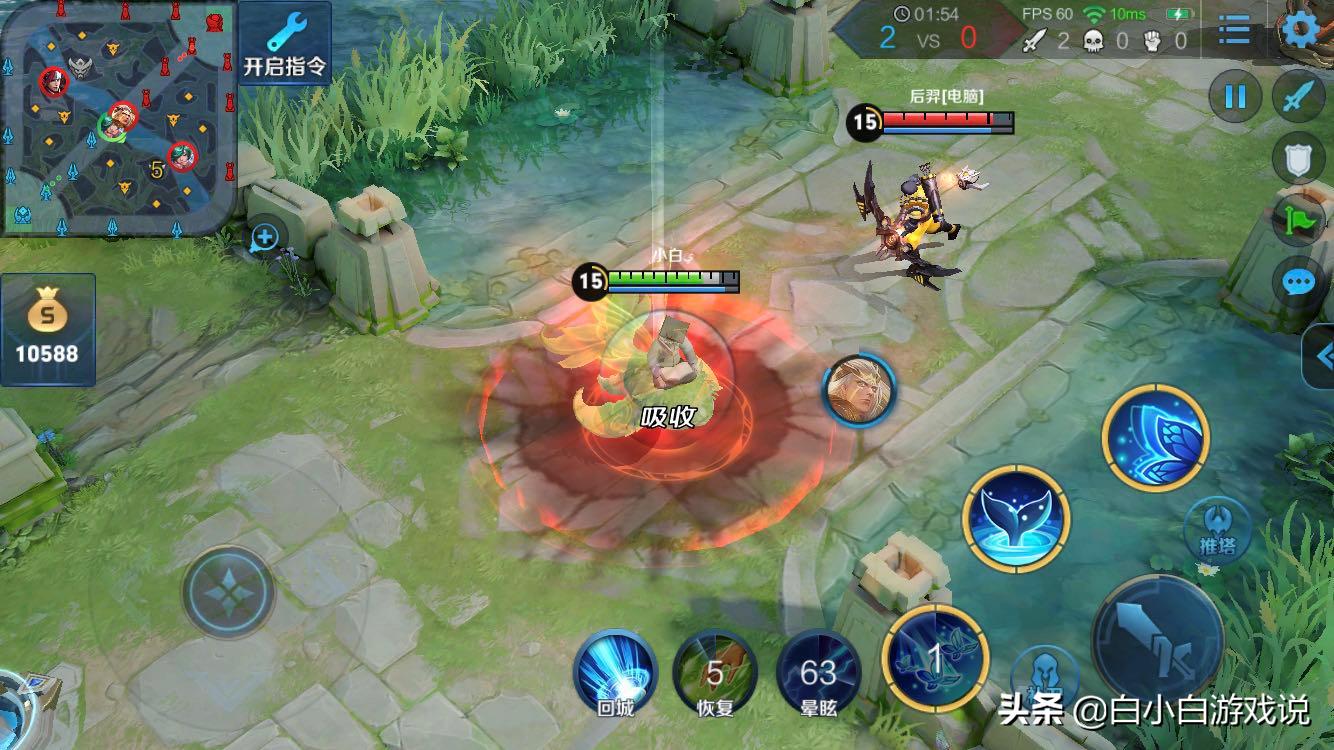Screen dimensions: 1334x750
Task: Activate the 回城 recall skill
Action: (615, 673)
